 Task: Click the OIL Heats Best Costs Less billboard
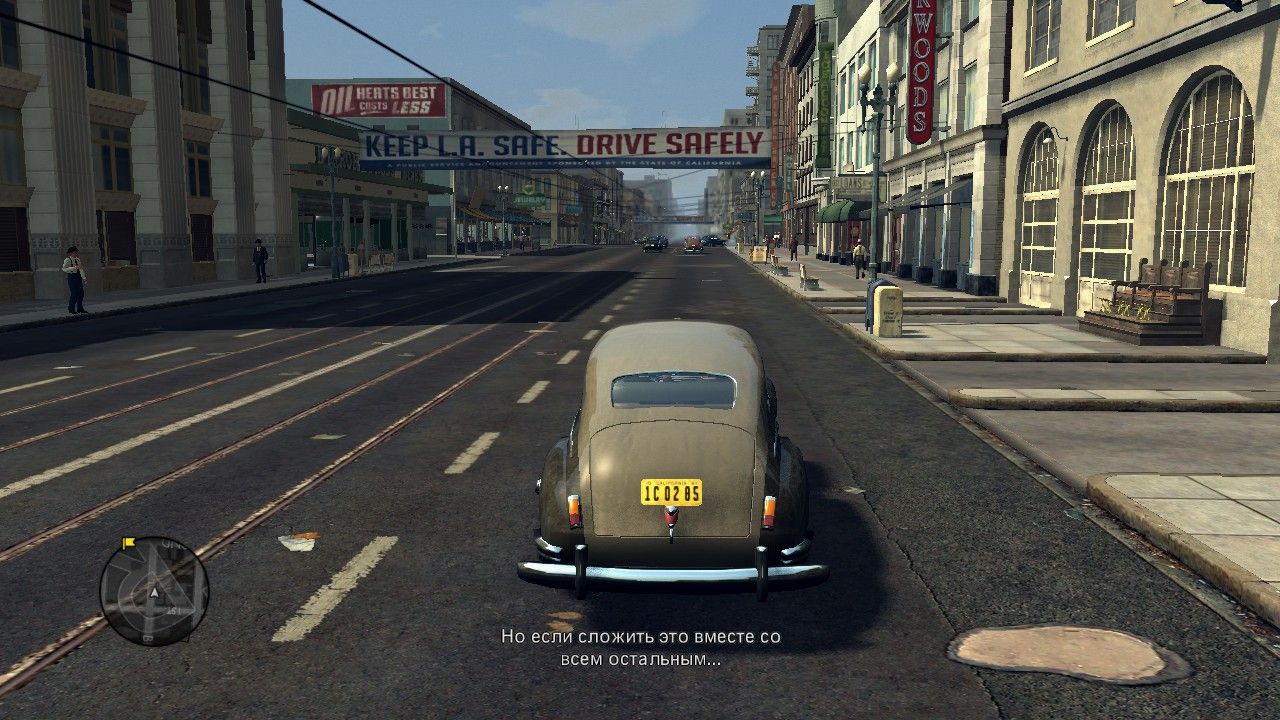[380, 99]
